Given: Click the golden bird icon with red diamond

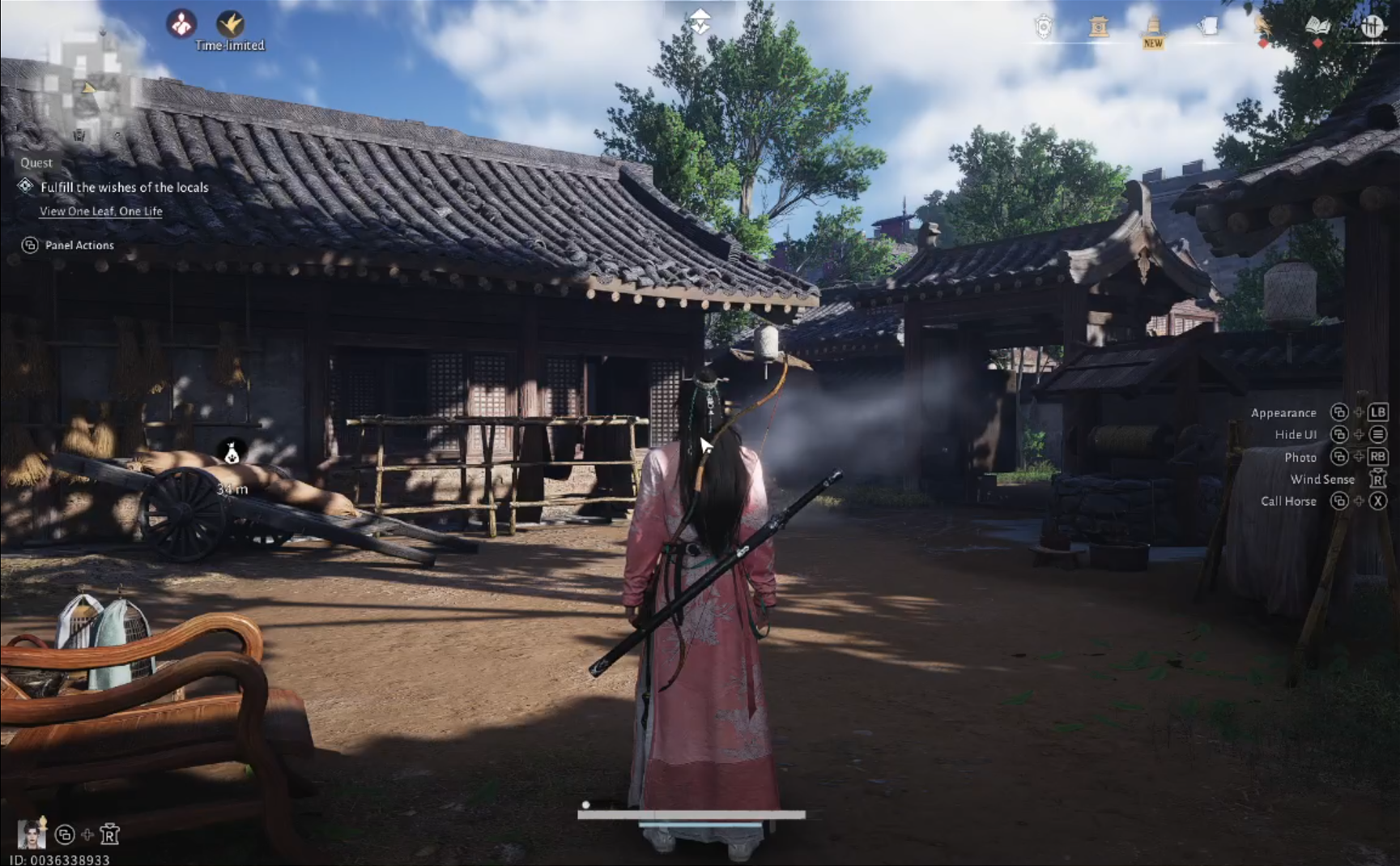Looking at the screenshot, I should (1263, 26).
